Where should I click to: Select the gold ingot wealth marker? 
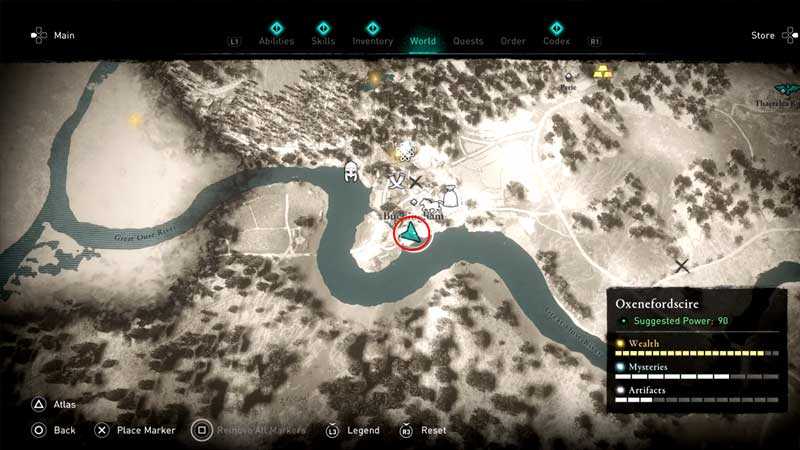tap(603, 72)
